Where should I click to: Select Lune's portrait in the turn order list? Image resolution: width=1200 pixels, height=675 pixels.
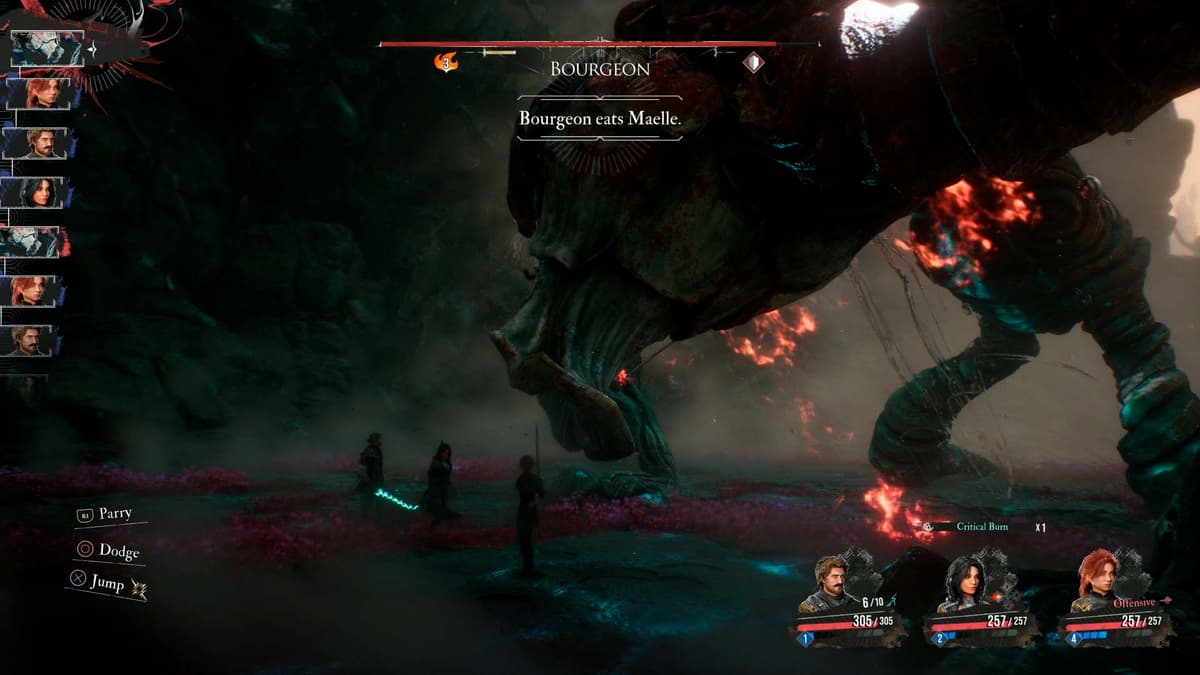pyautogui.click(x=40, y=191)
